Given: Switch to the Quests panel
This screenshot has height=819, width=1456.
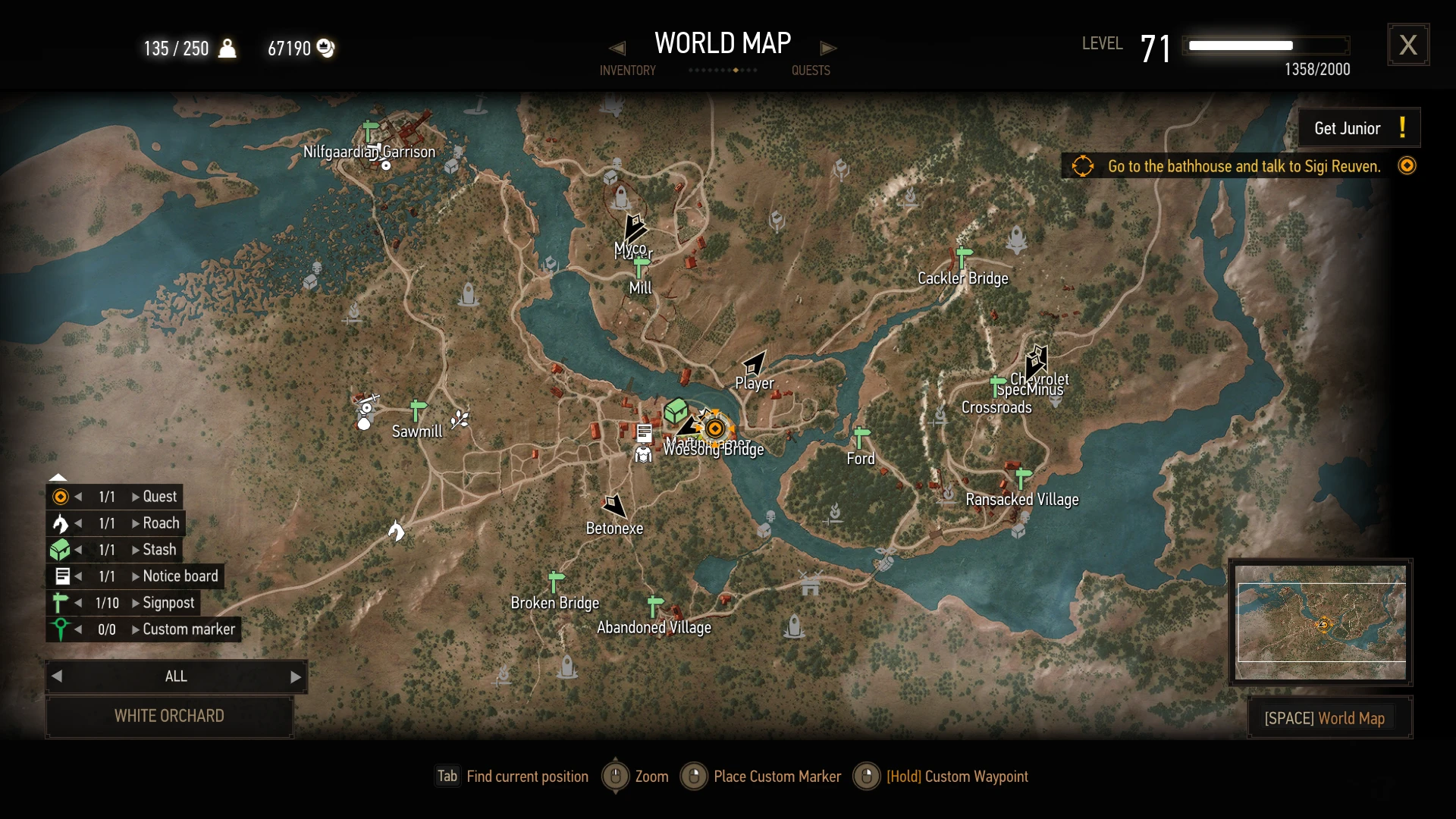Looking at the screenshot, I should tap(811, 71).
